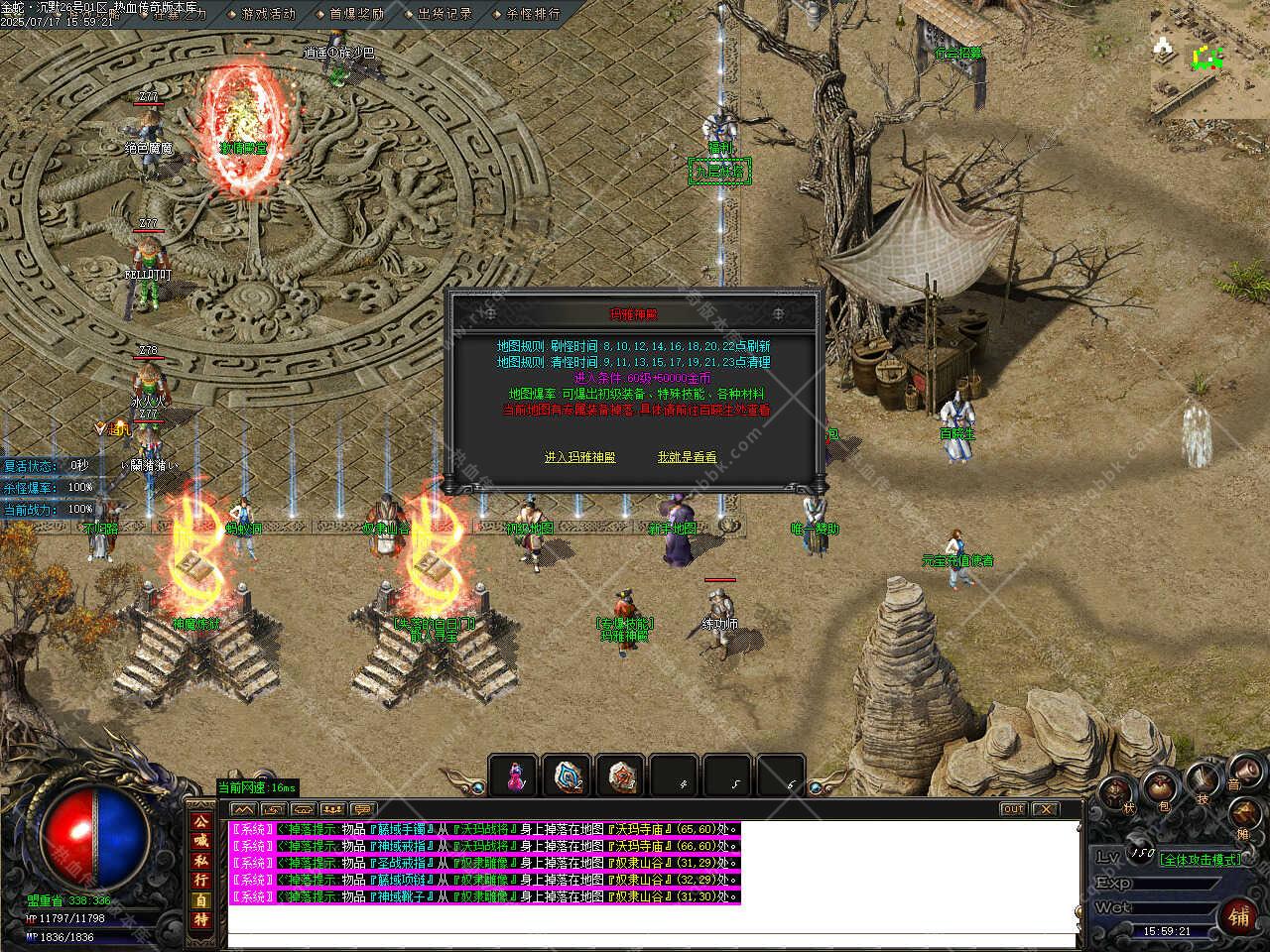Screen dimensions: 1270x952
Task: Close the chat with the X button
Action: pyautogui.click(x=1045, y=809)
